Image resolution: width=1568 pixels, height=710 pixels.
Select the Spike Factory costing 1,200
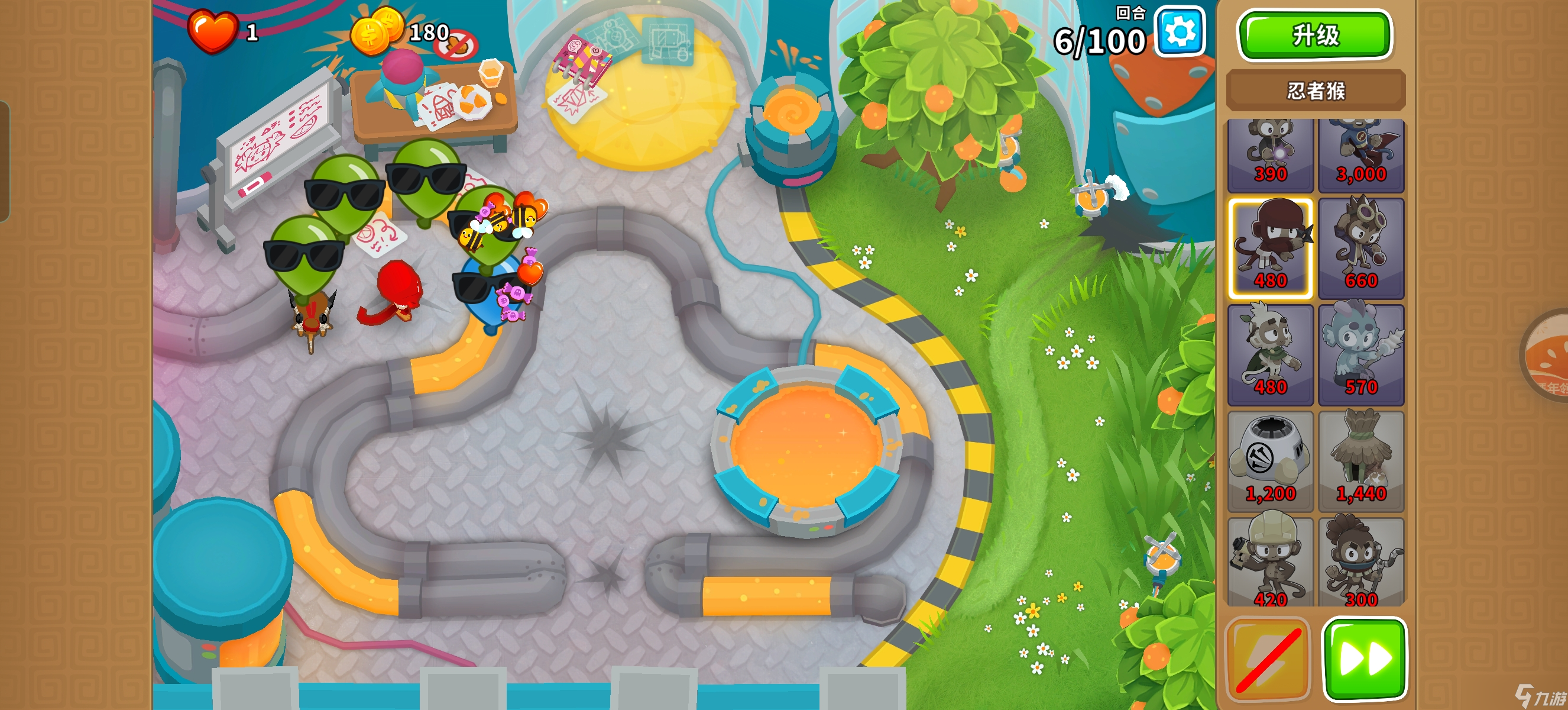(1270, 461)
